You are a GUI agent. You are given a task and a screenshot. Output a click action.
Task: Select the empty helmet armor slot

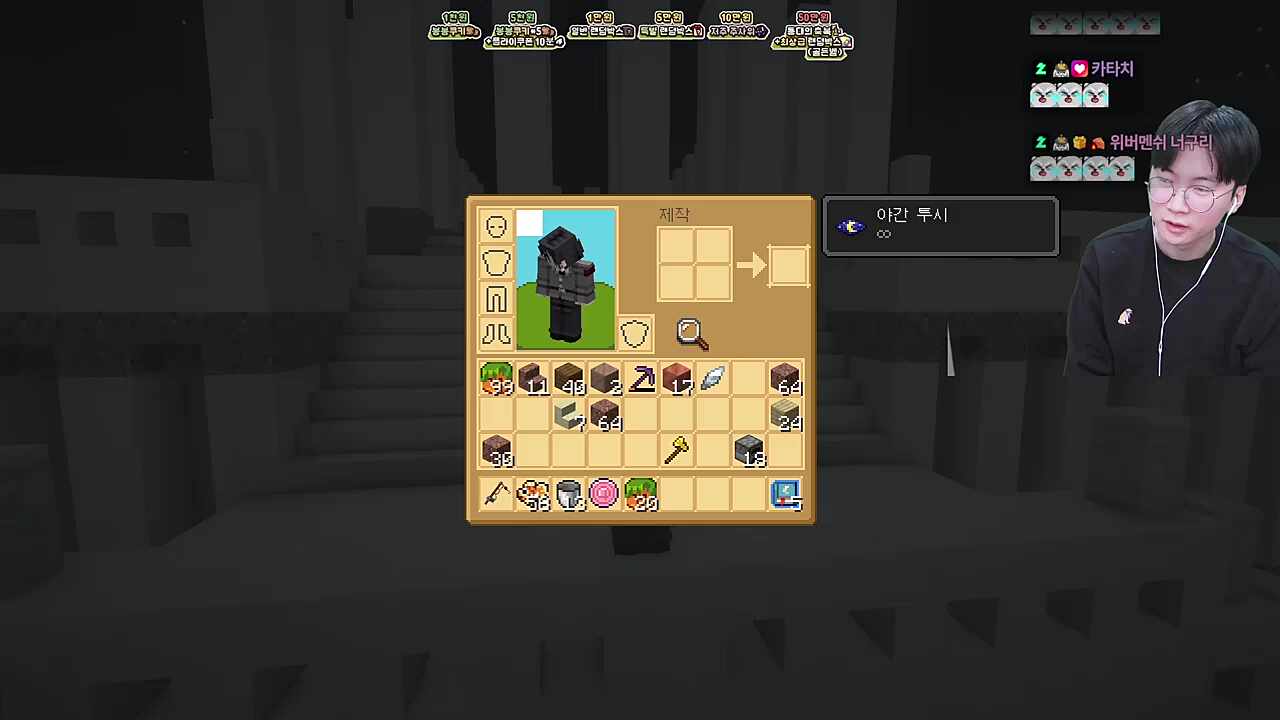496,226
